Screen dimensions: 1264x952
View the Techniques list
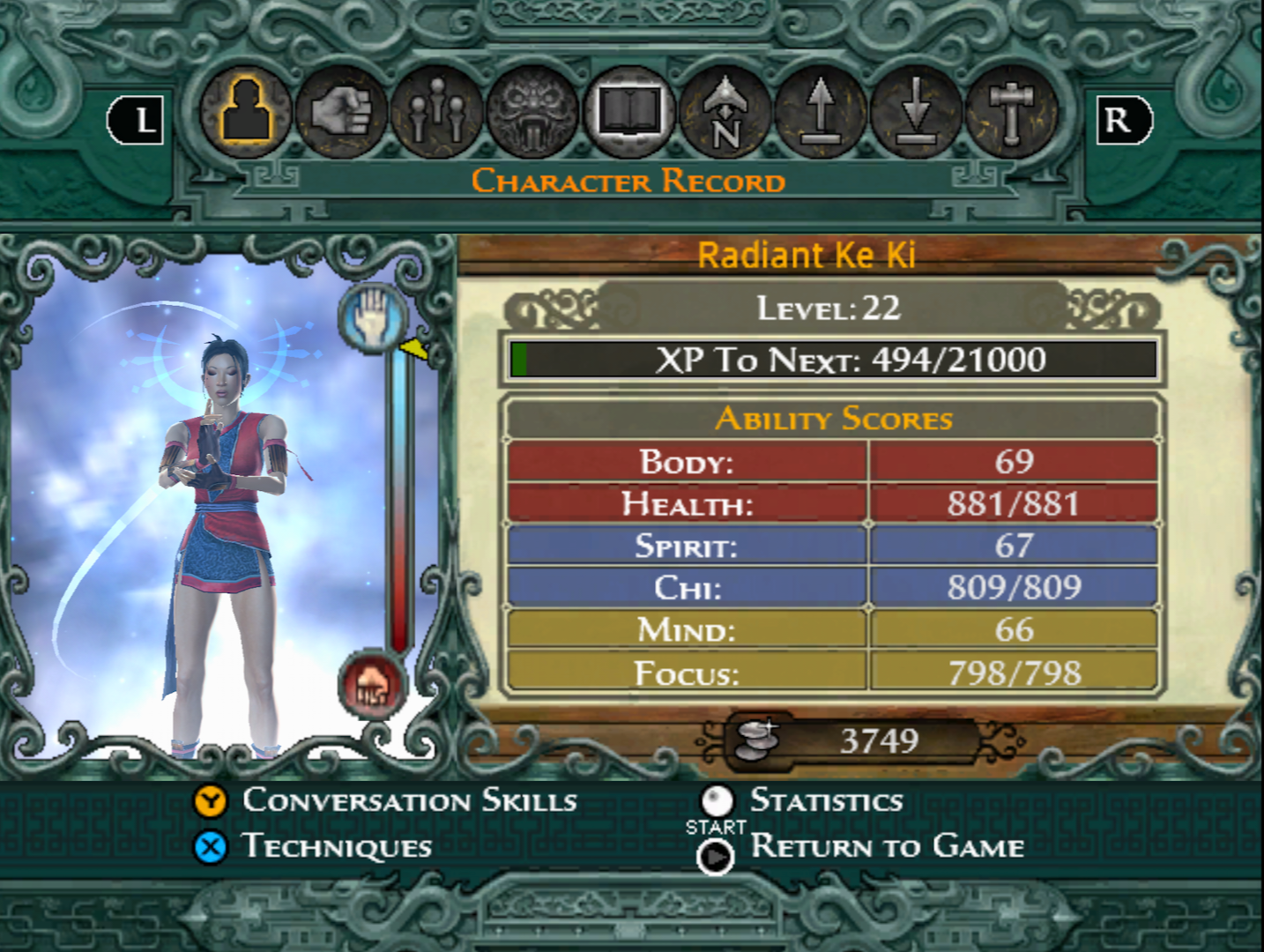[x=337, y=847]
